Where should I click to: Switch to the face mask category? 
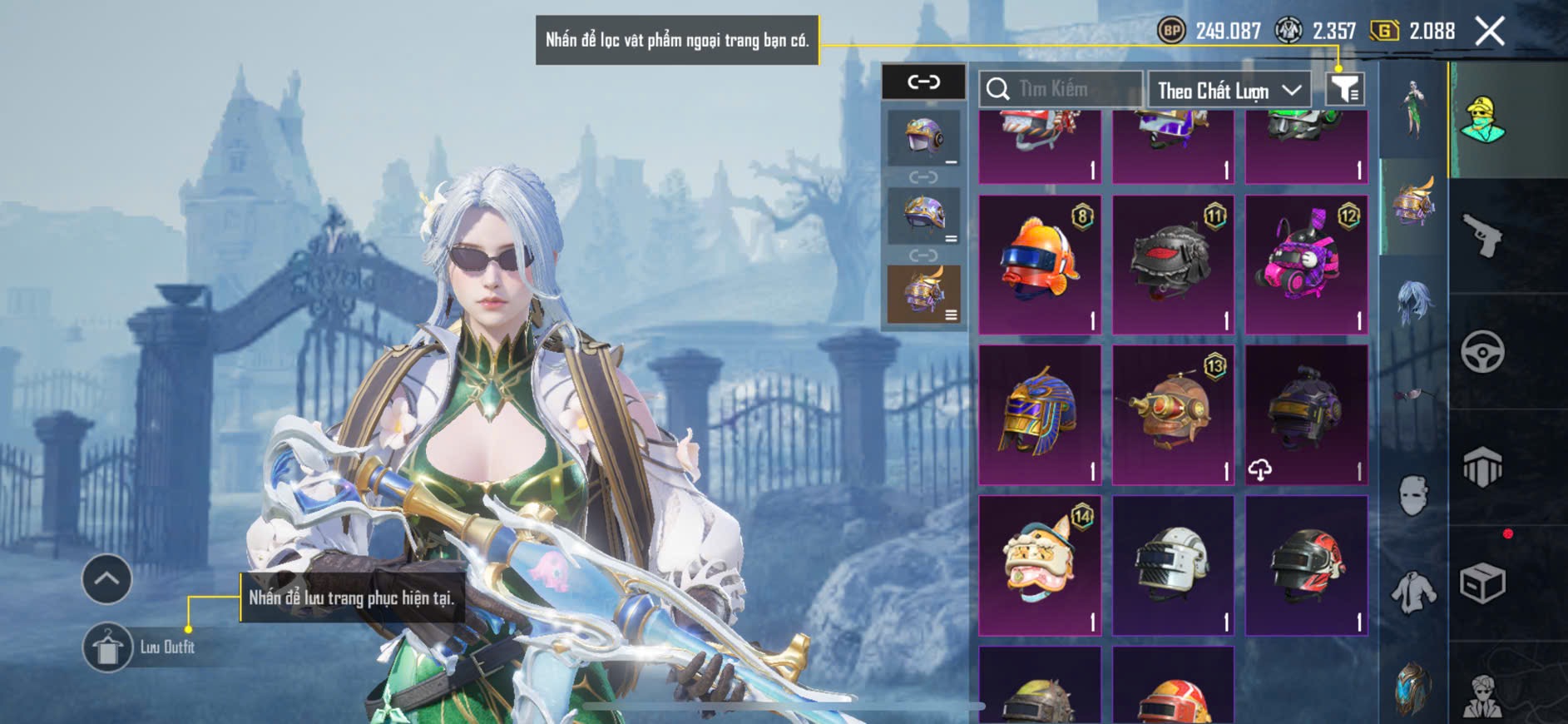1413,496
